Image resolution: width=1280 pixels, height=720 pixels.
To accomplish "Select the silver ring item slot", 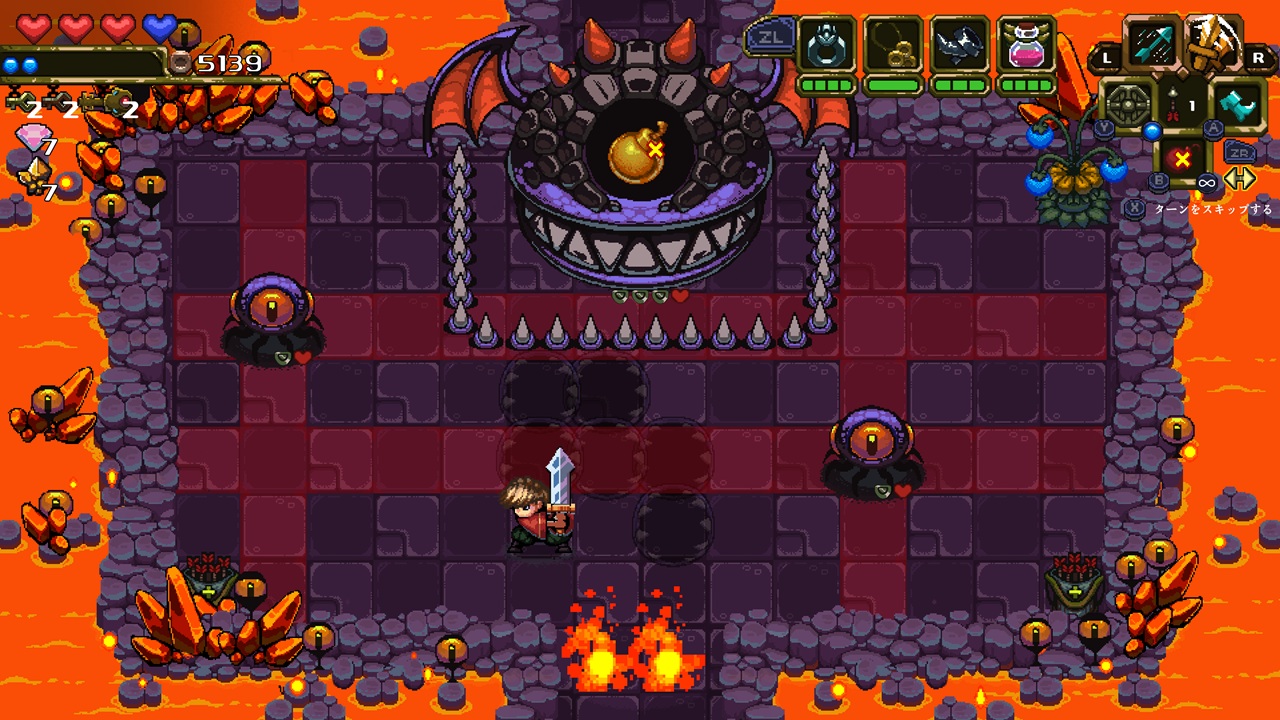I will (827, 45).
